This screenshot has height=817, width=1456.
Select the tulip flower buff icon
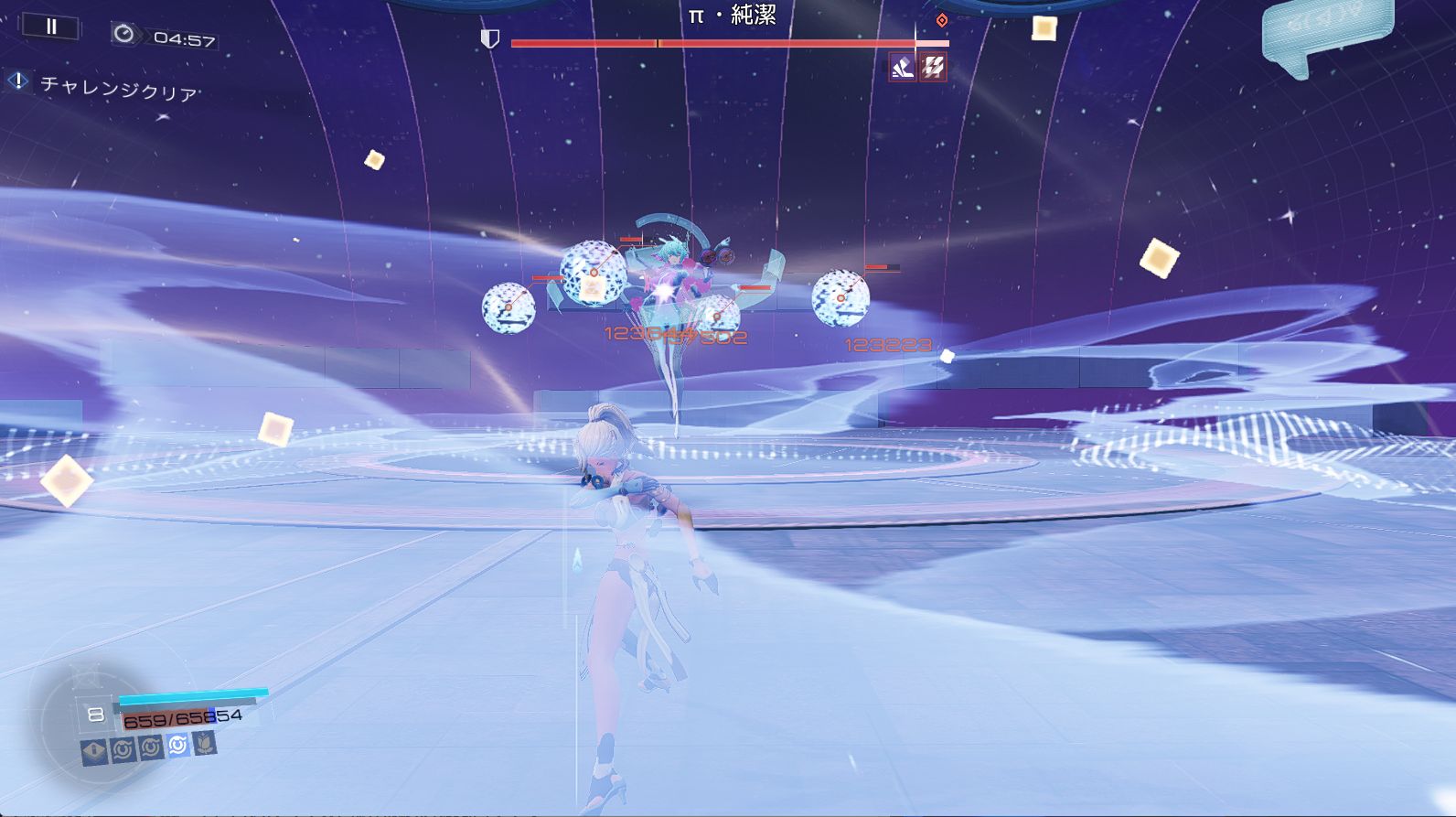tap(205, 743)
